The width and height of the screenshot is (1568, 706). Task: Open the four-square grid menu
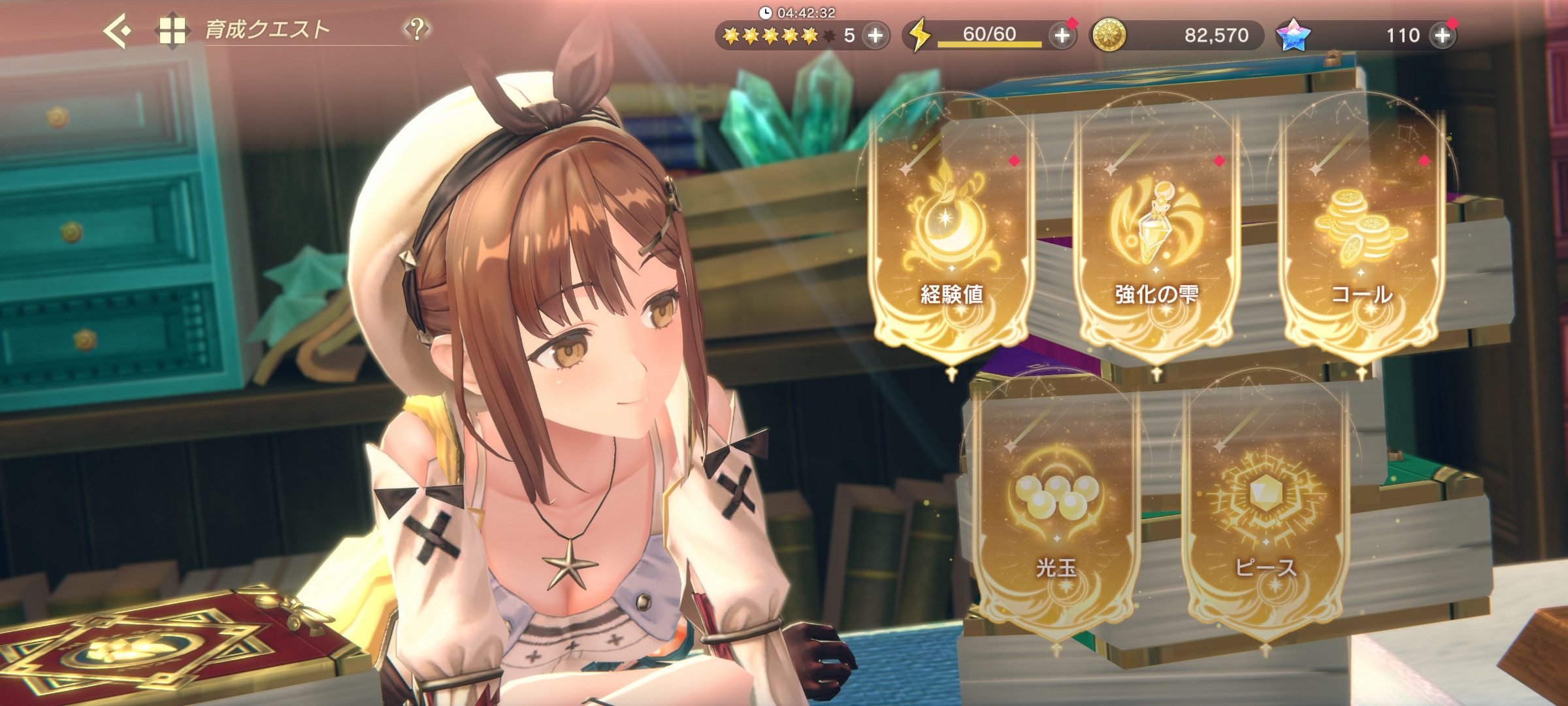click(172, 31)
